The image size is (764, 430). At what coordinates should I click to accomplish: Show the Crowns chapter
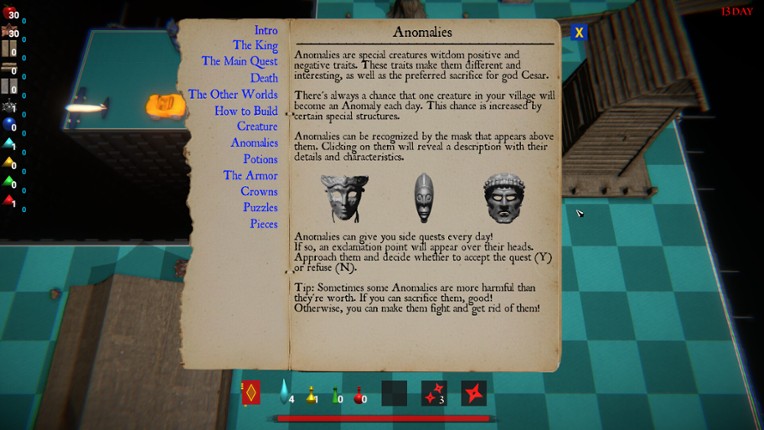tap(259, 192)
